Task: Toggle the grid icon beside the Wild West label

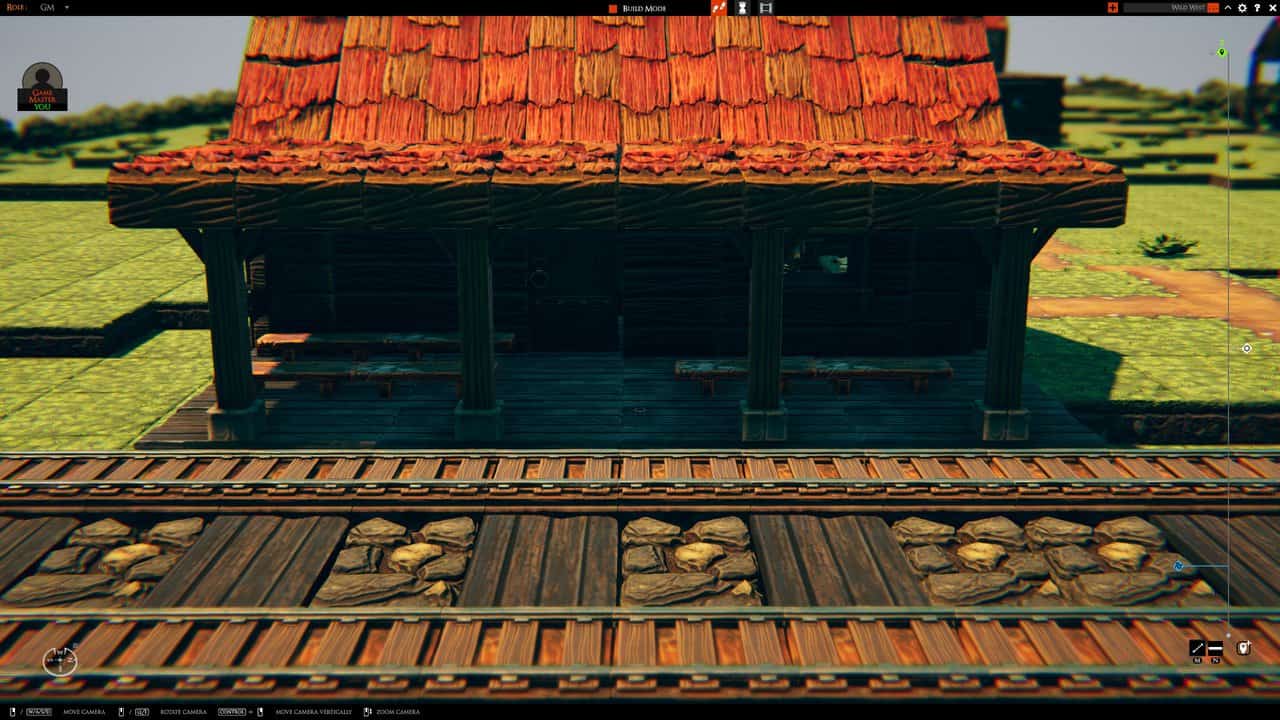Action: [x=1213, y=7]
